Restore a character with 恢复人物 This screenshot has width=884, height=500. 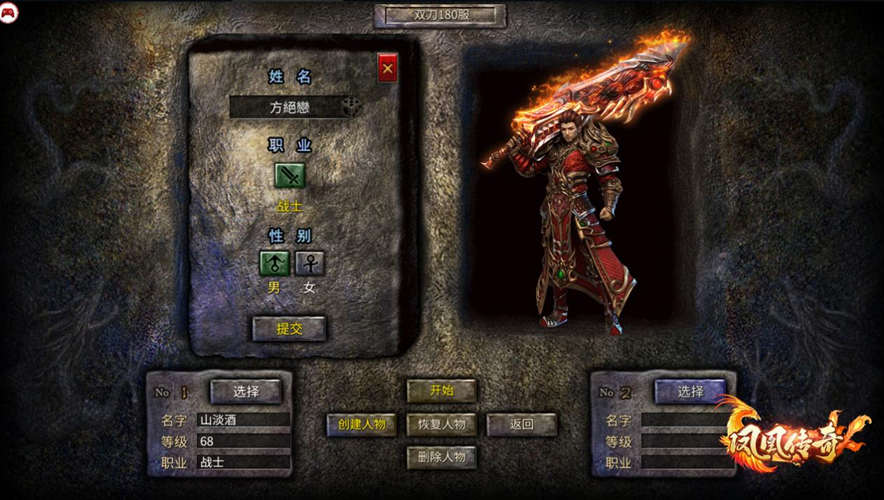click(441, 424)
